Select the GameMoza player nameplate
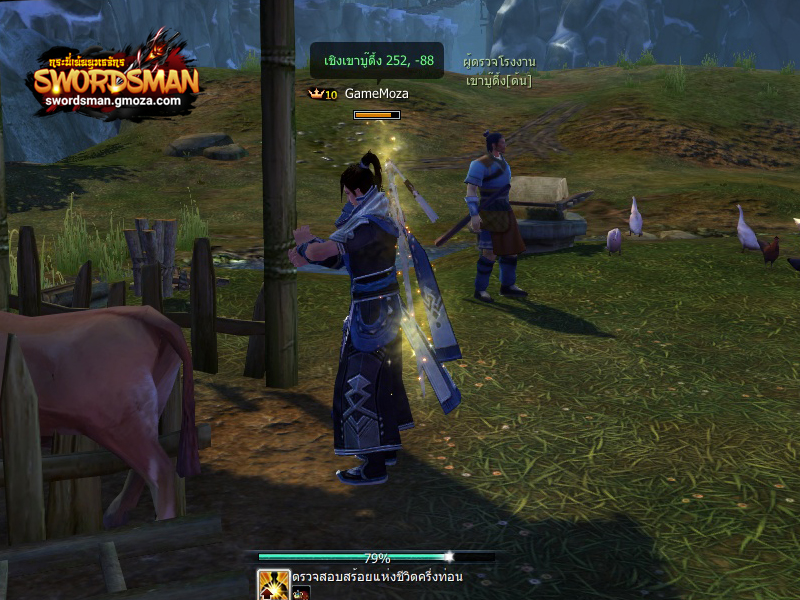800x600 pixels. 376,94
